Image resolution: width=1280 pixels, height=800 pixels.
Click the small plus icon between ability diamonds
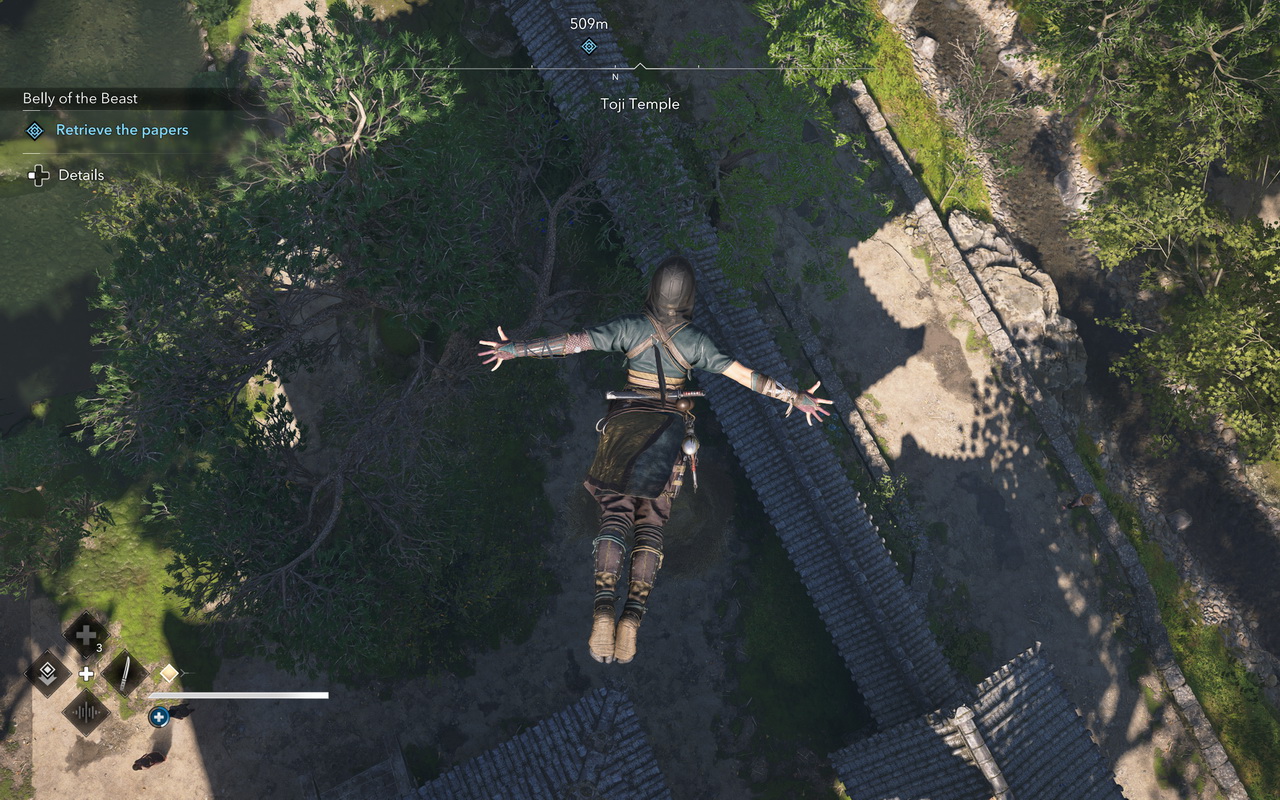pyautogui.click(x=86, y=674)
